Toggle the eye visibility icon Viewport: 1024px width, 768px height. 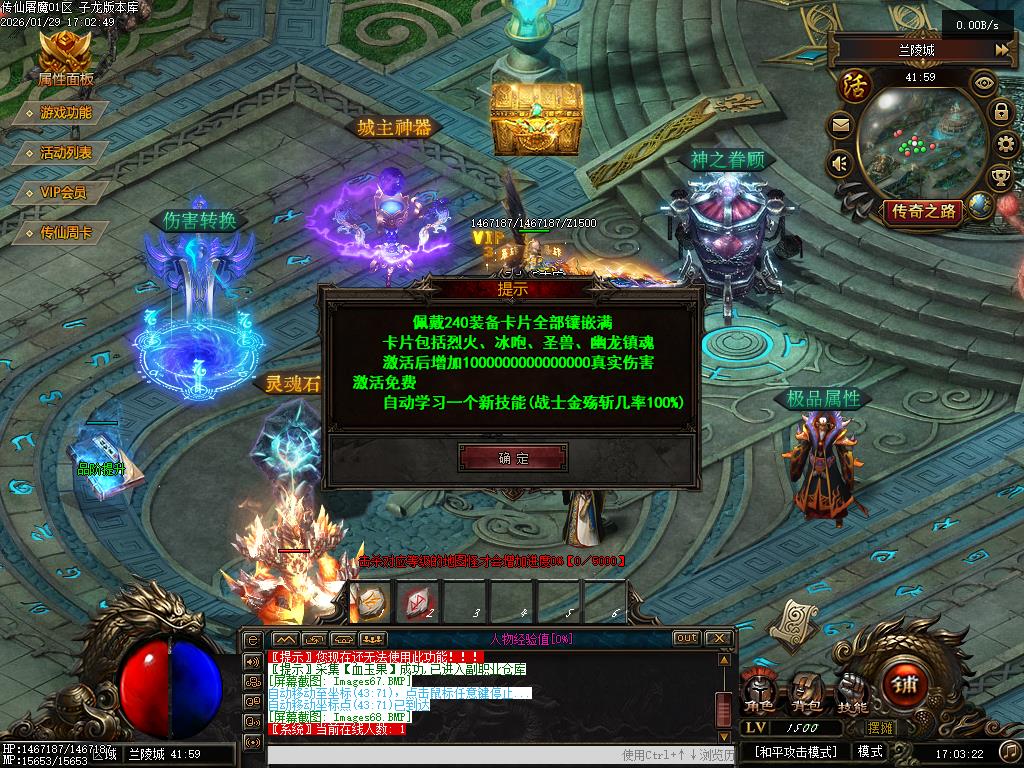coord(985,83)
